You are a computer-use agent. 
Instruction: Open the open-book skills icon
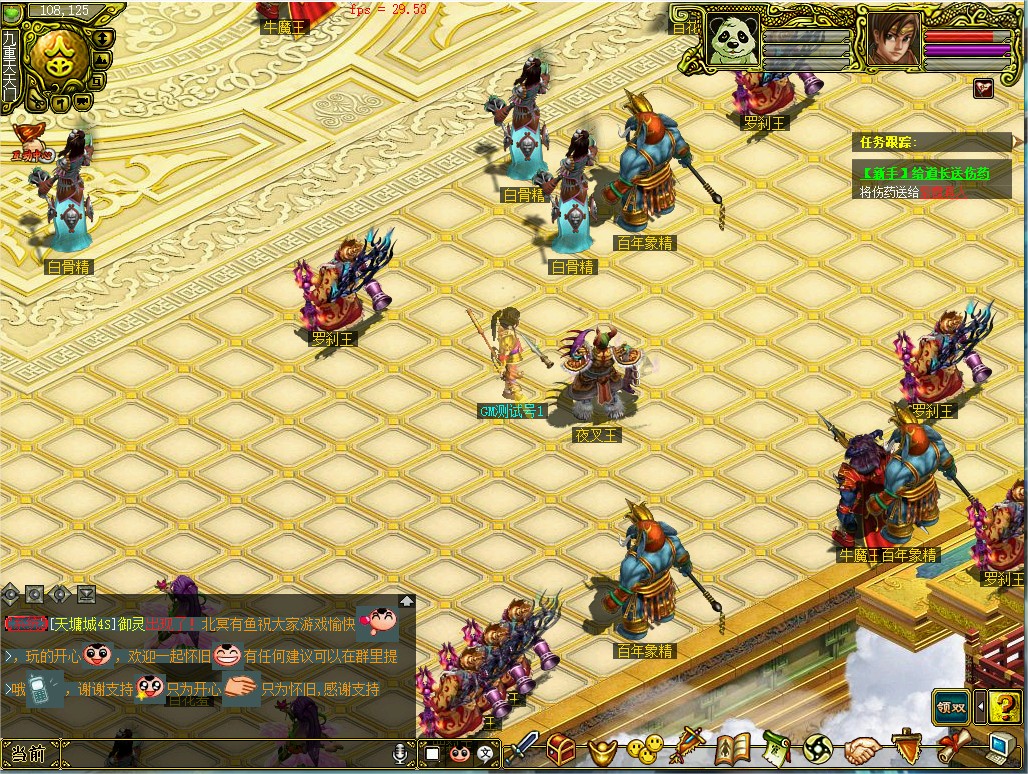pos(733,748)
